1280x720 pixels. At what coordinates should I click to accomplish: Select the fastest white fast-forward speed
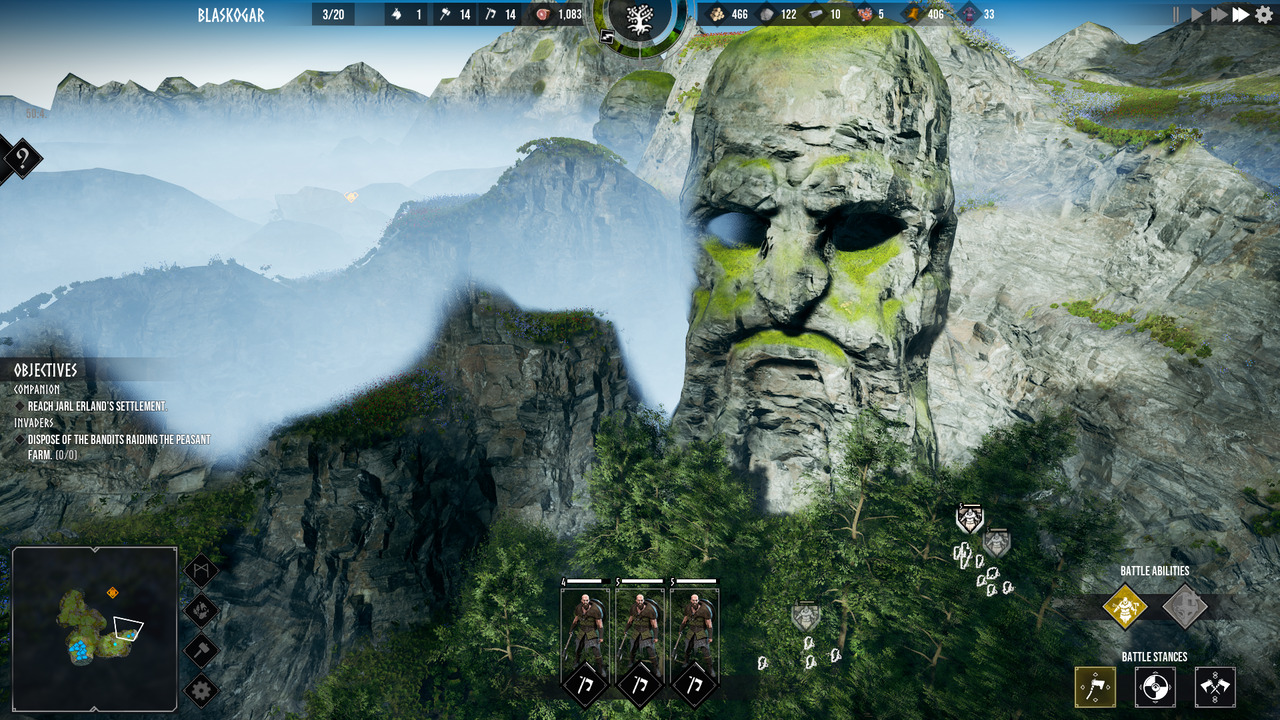[x=1241, y=14]
